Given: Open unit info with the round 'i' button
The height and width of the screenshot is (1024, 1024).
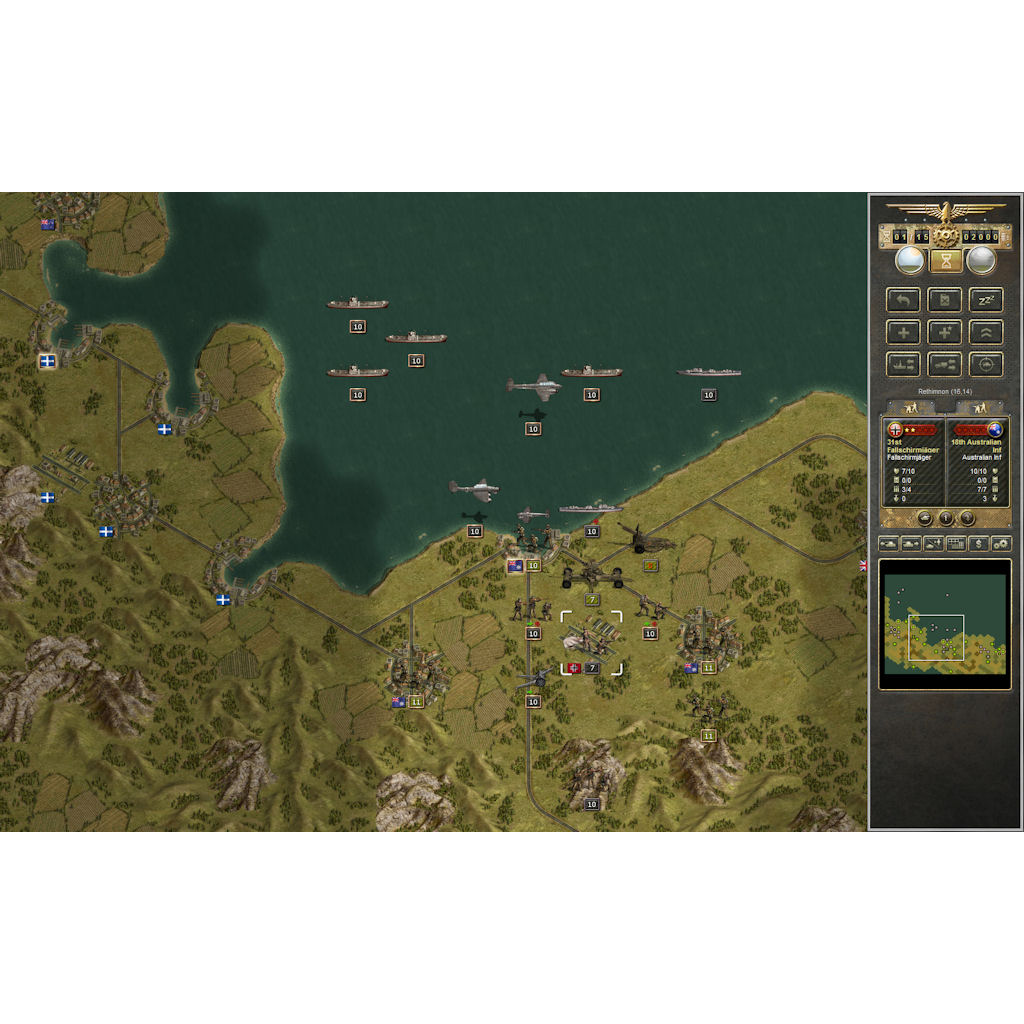Looking at the screenshot, I should pyautogui.click(x=945, y=518).
